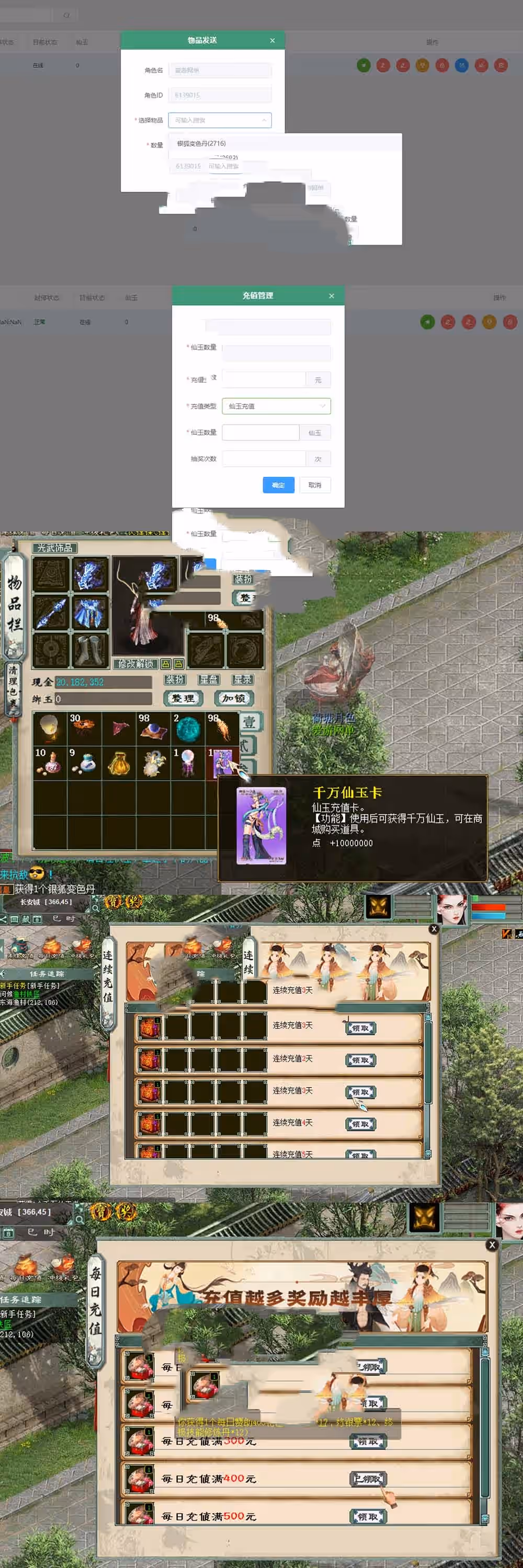Image resolution: width=523 pixels, height=1568 pixels.
Task: Close the 物品发送 item-send dialog
Action: pos(272,41)
